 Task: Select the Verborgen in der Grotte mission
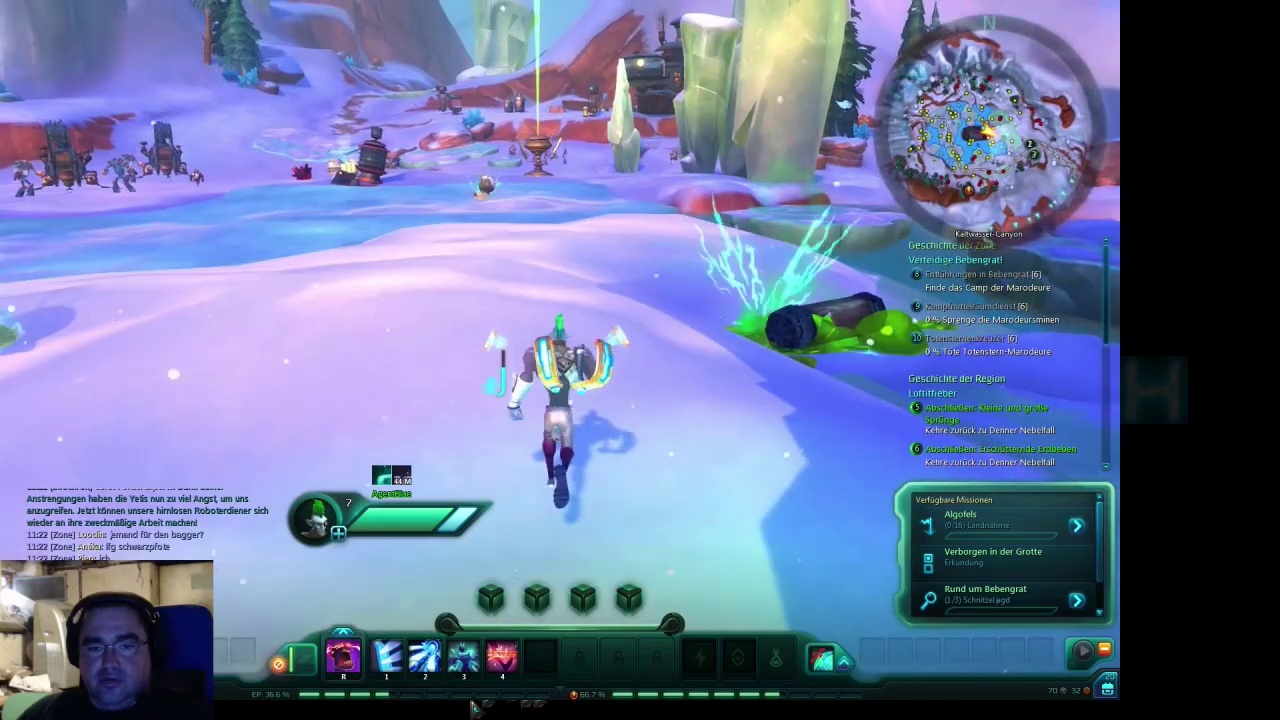coord(992,556)
